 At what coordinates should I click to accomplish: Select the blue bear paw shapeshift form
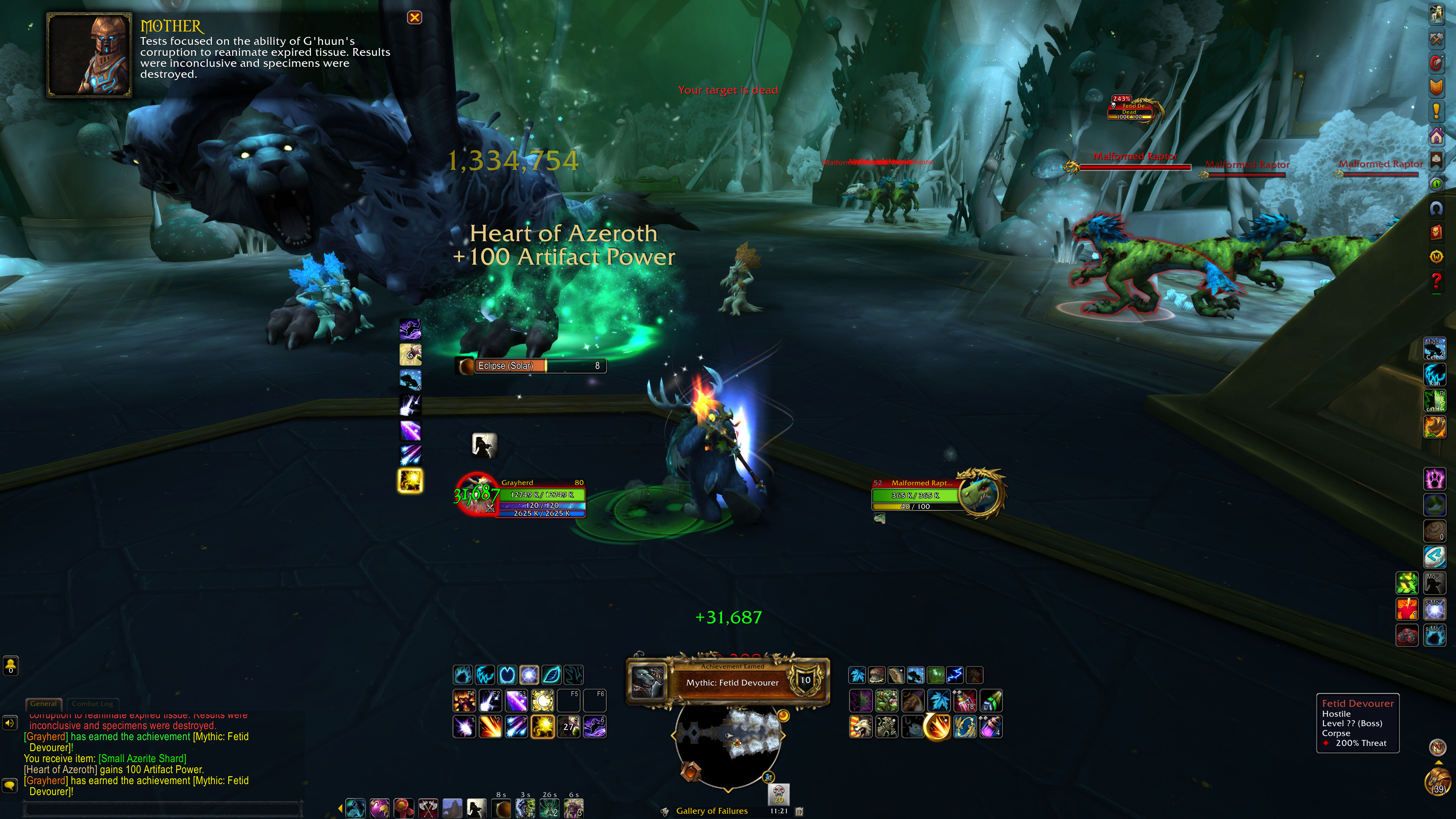click(x=463, y=675)
